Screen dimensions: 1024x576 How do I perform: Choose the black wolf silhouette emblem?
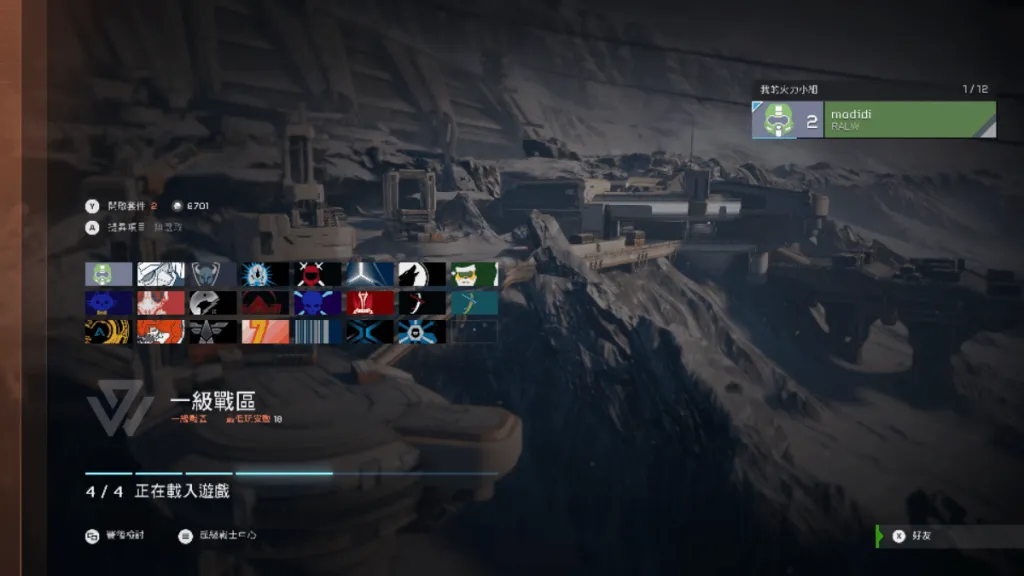[421, 274]
